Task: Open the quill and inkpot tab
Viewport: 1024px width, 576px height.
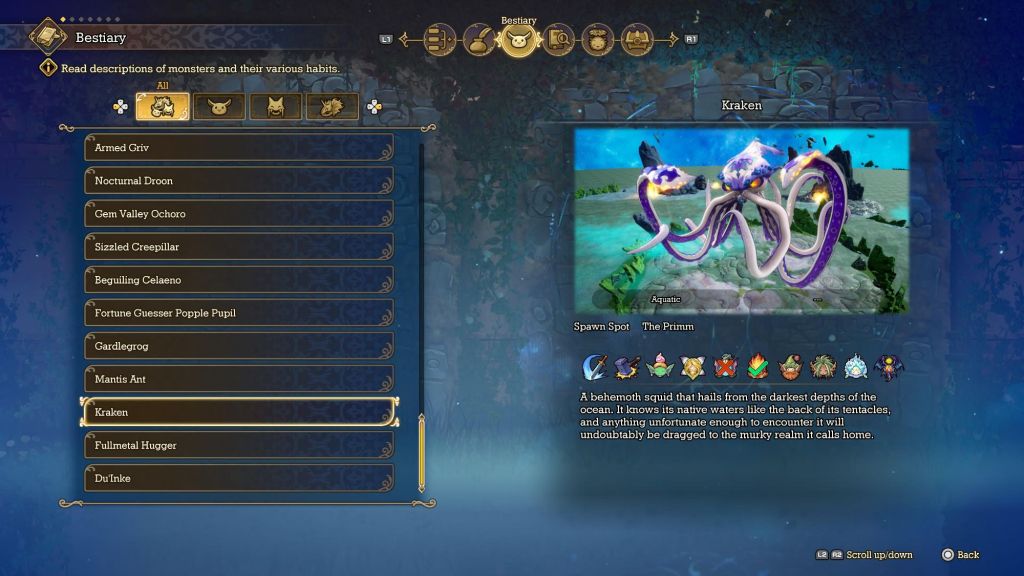Action: click(479, 40)
